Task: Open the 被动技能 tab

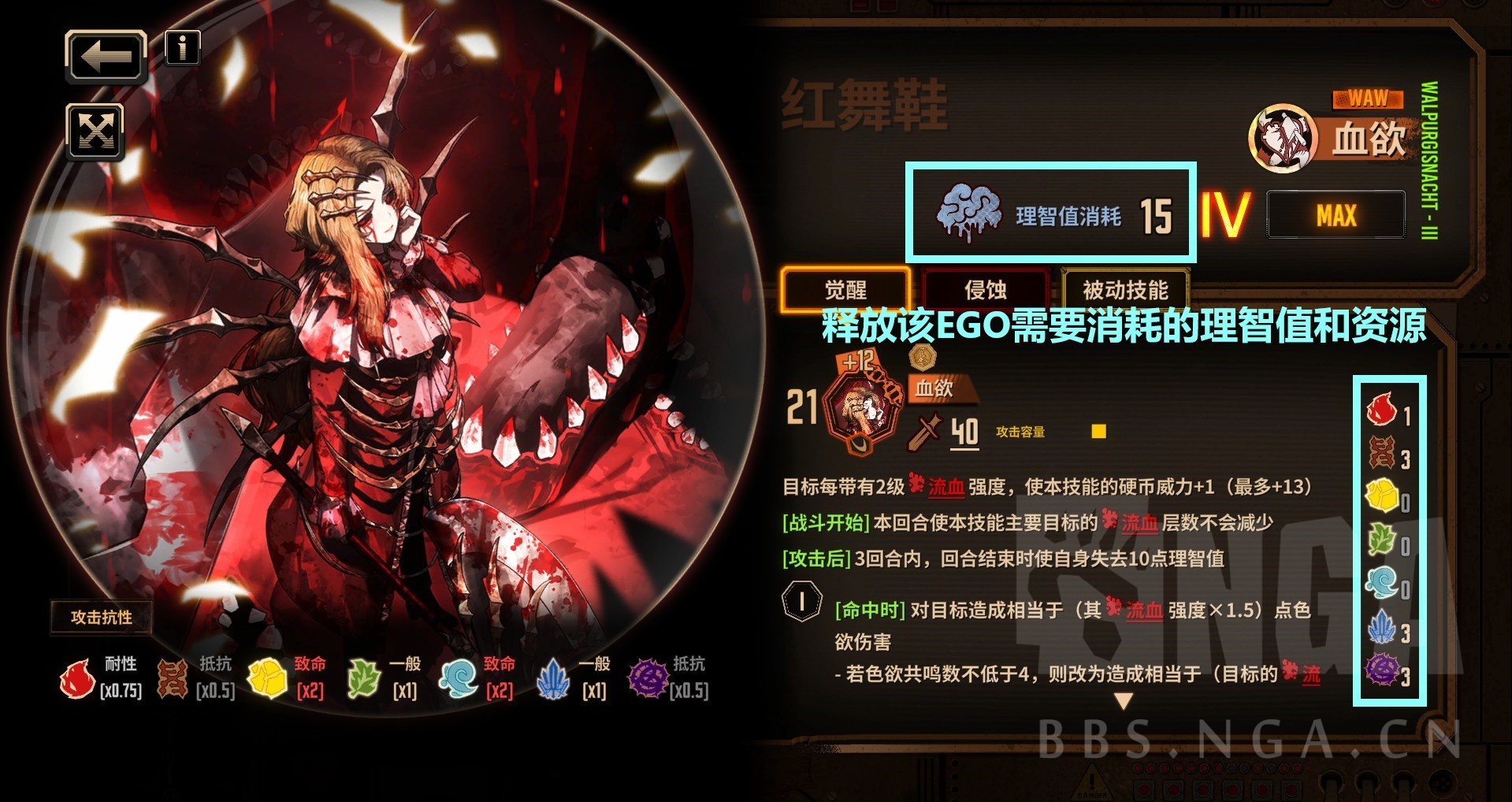Action: pyautogui.click(x=1125, y=290)
